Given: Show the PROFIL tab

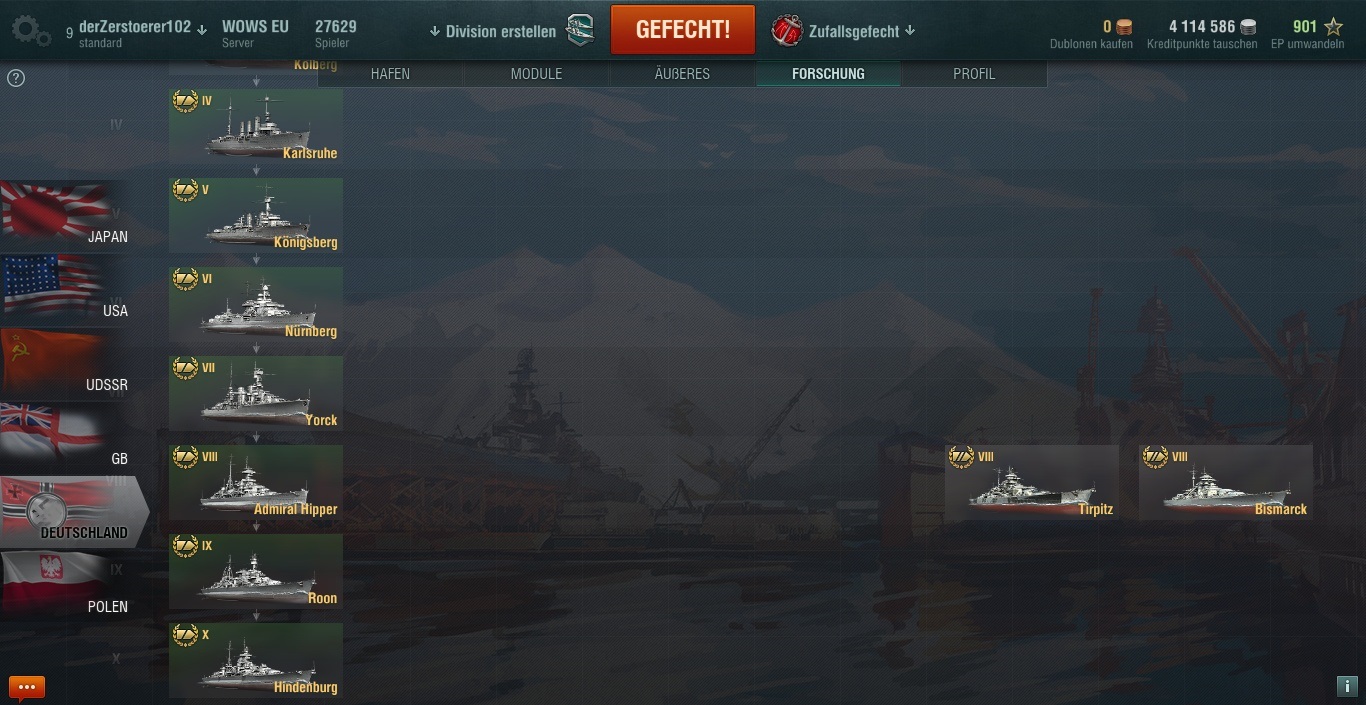Looking at the screenshot, I should (x=974, y=74).
